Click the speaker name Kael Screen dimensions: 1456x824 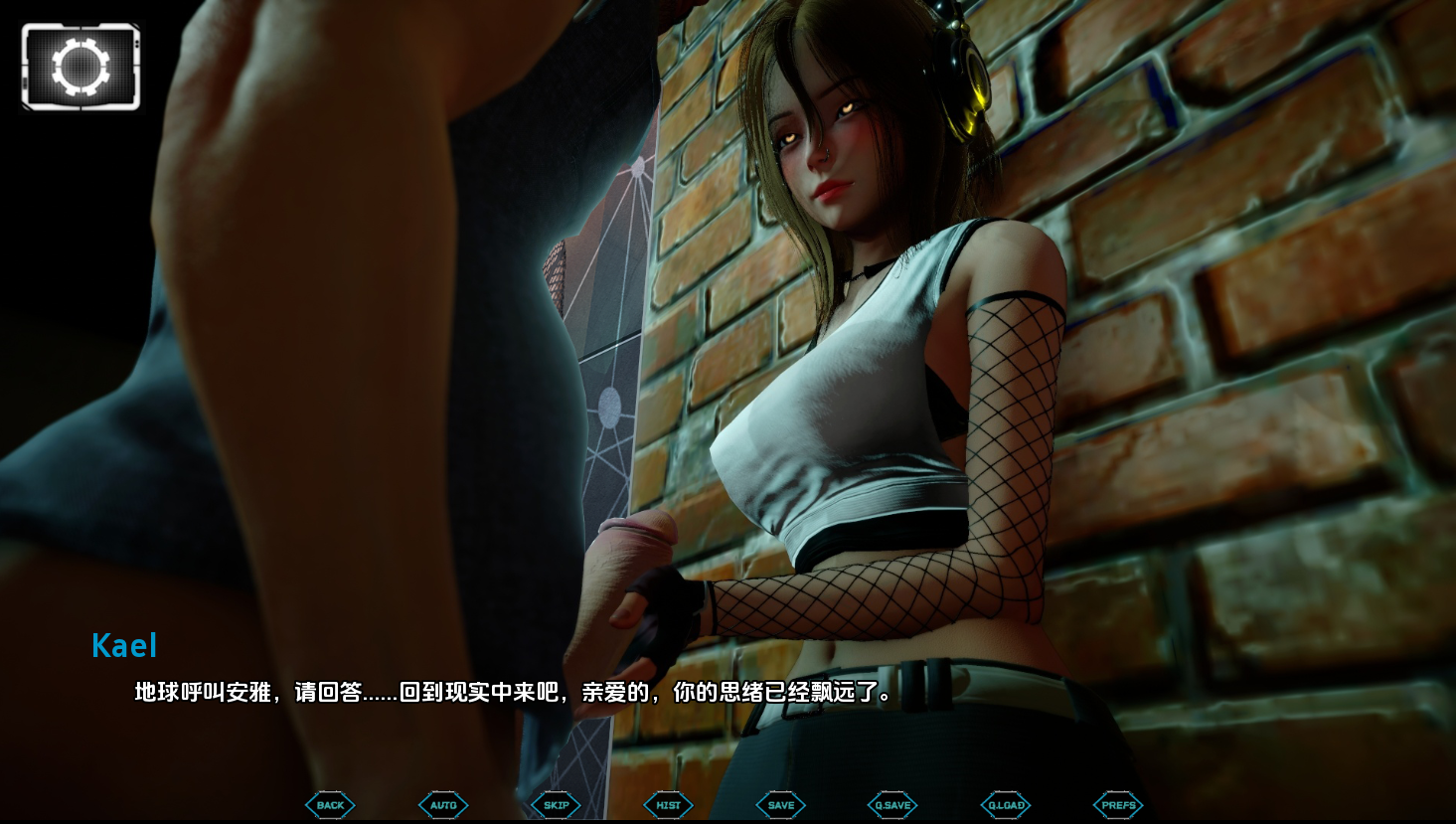(124, 646)
